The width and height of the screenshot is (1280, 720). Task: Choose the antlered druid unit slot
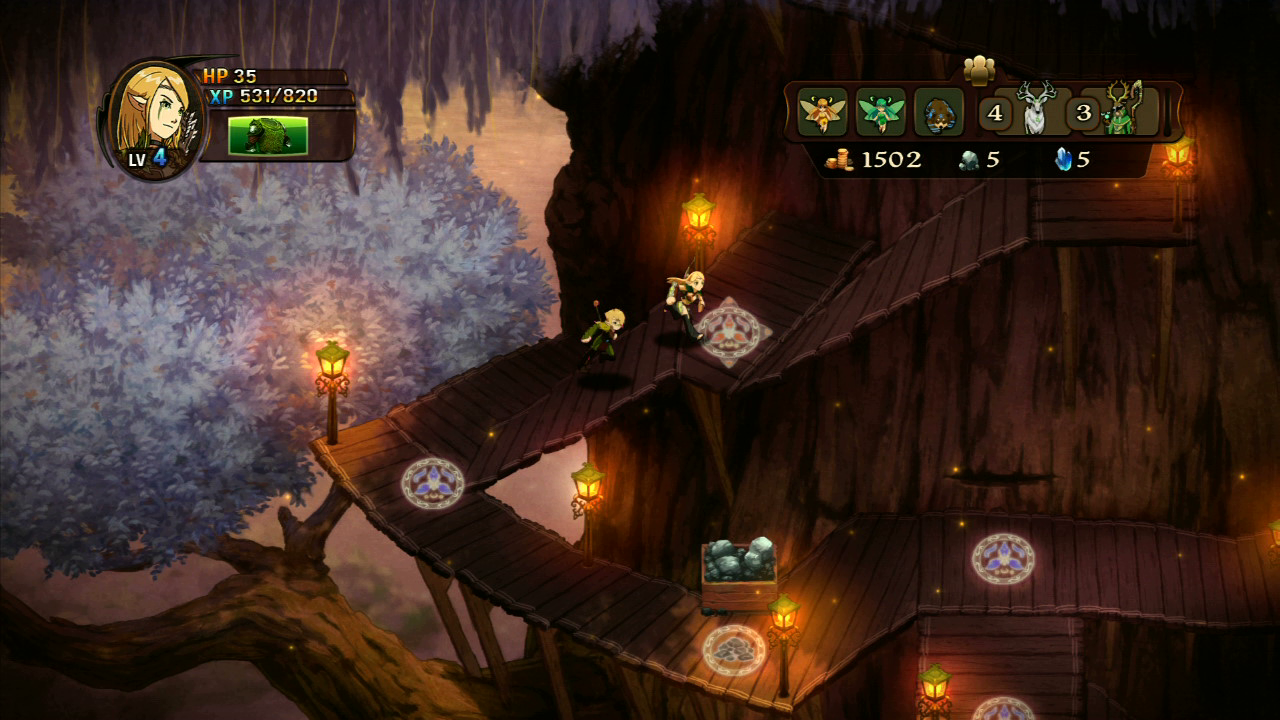pos(1123,110)
